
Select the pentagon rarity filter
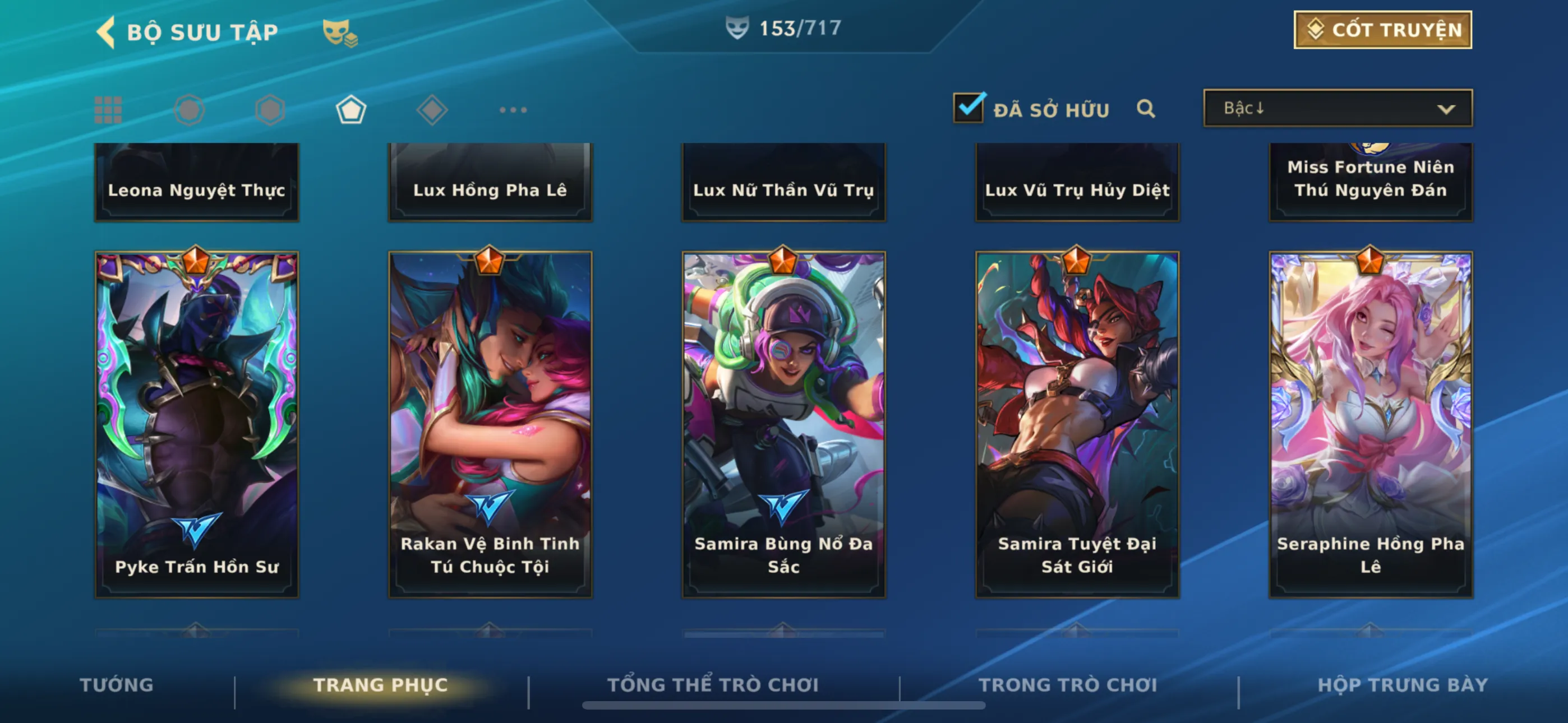click(351, 110)
